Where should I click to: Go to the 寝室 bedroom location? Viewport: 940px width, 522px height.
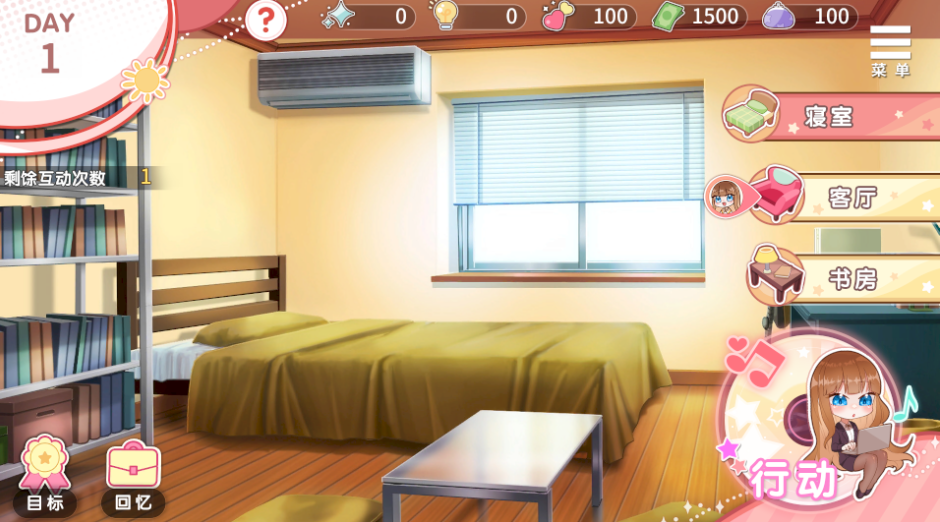828,116
